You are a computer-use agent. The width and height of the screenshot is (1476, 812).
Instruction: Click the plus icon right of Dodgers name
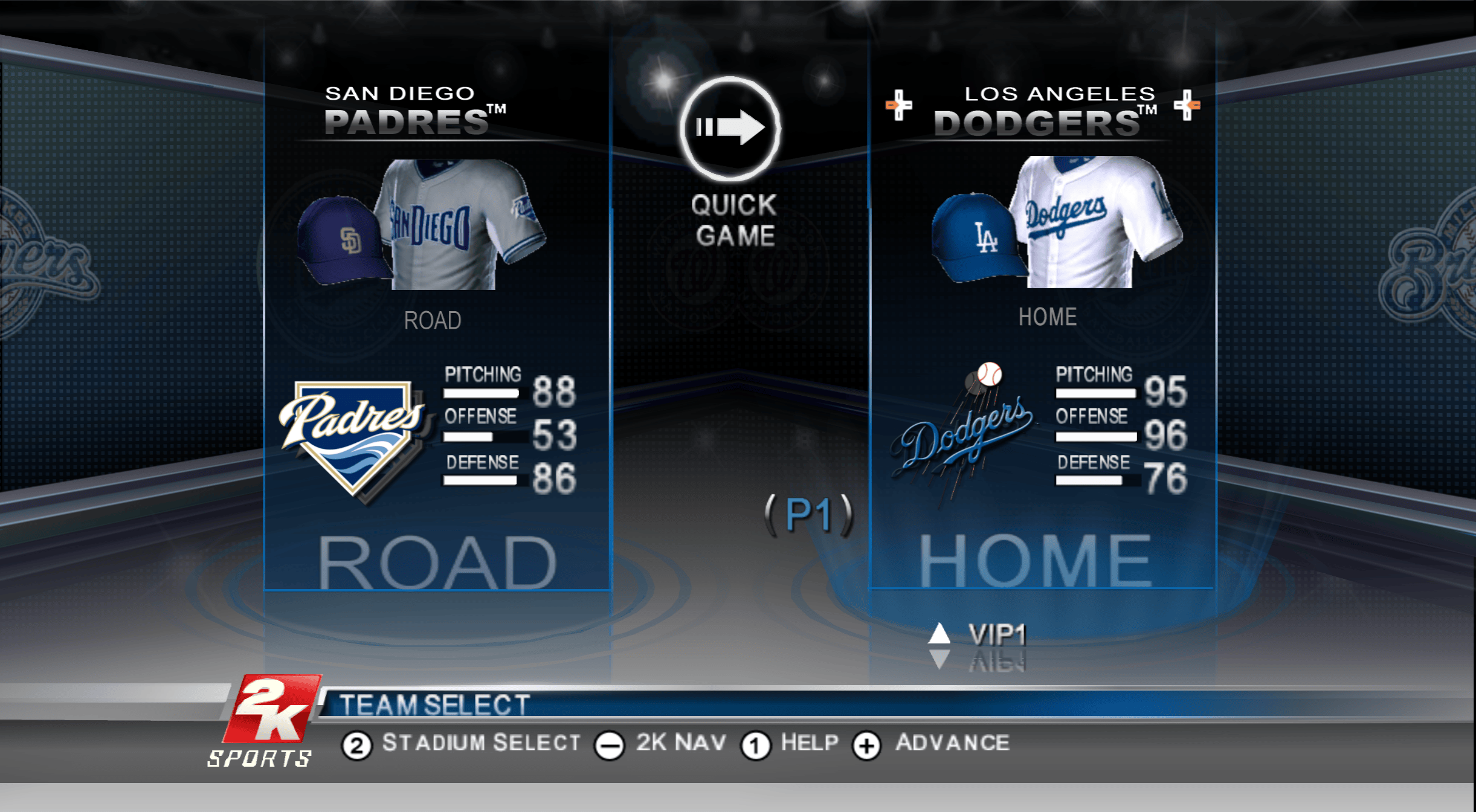click(x=1187, y=105)
